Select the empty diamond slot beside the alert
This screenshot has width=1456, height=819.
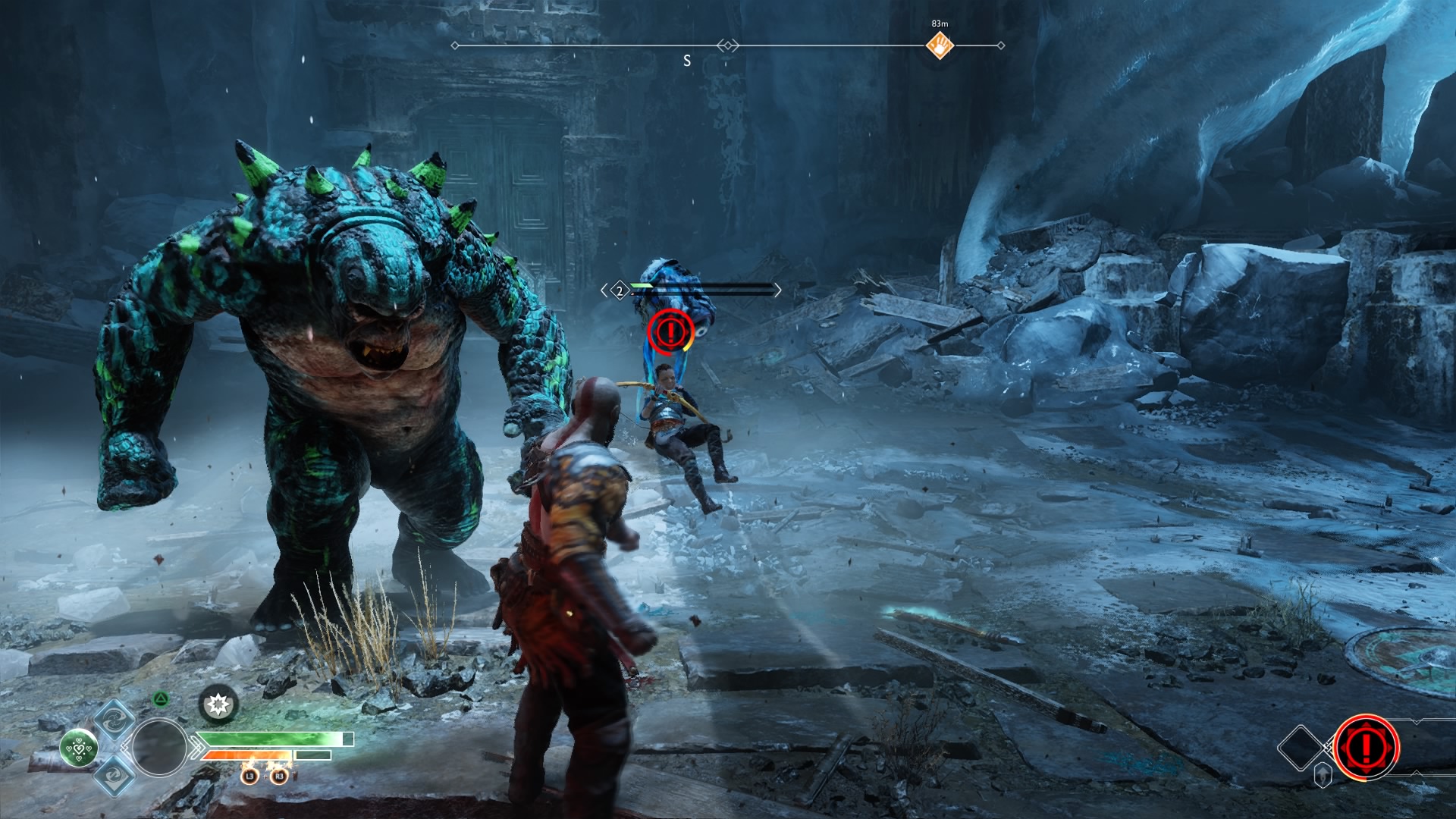click(1301, 748)
